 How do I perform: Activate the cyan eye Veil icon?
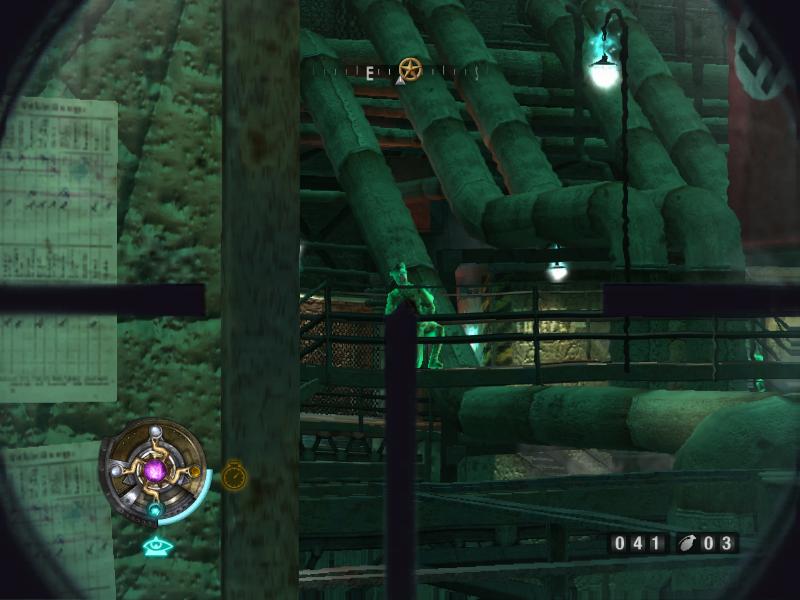(x=154, y=546)
